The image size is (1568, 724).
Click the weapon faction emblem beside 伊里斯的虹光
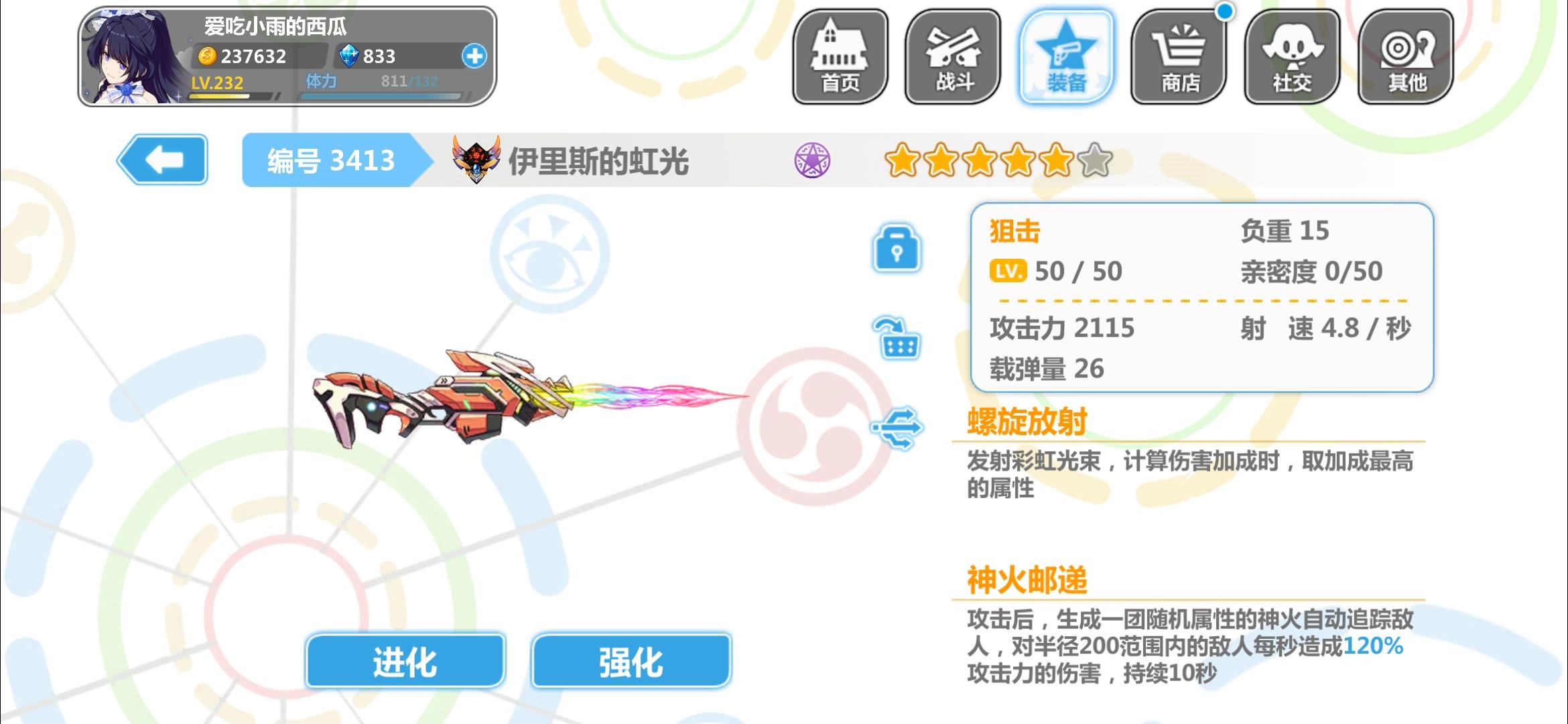478,160
